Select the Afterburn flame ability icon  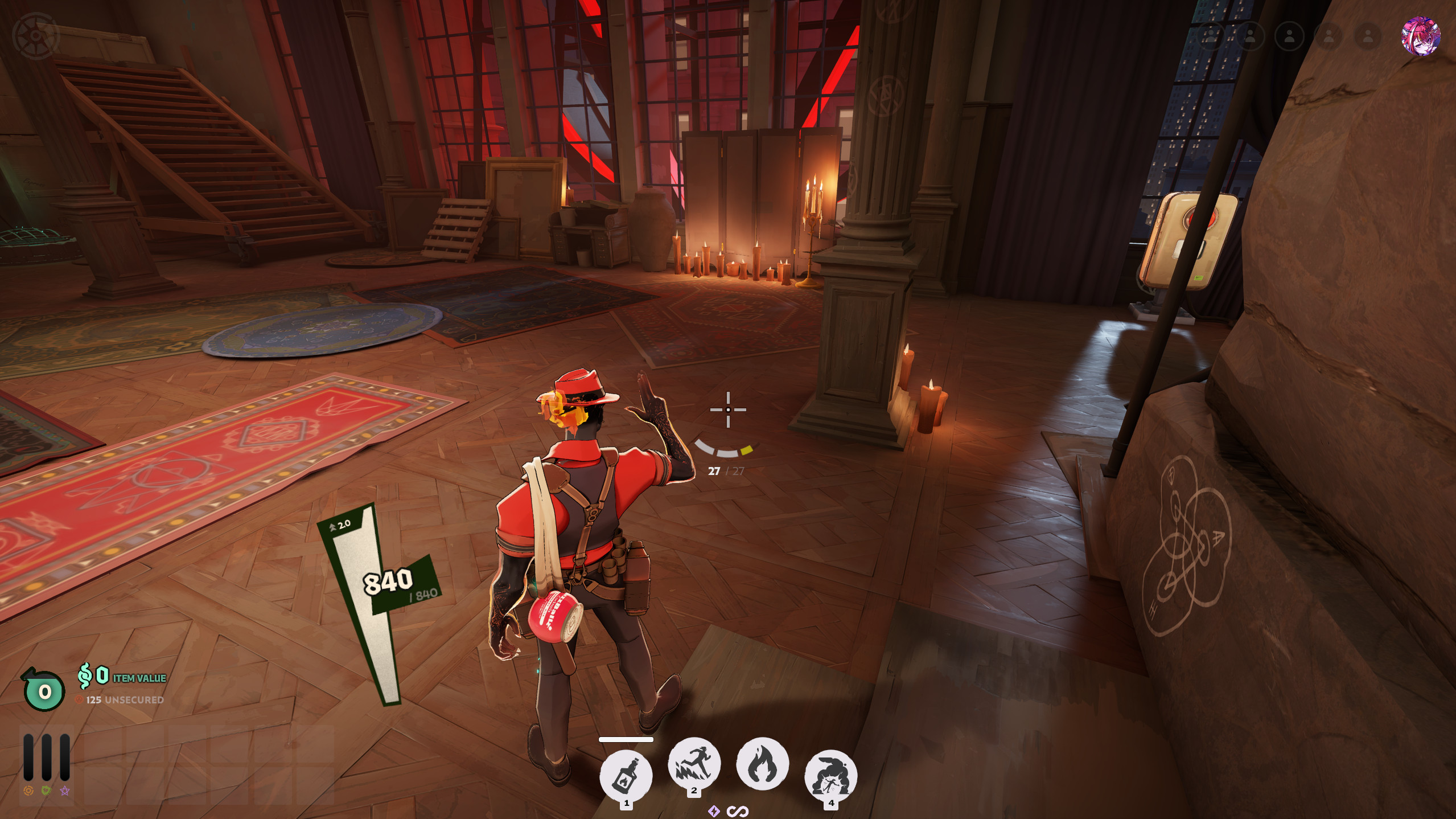point(762,764)
